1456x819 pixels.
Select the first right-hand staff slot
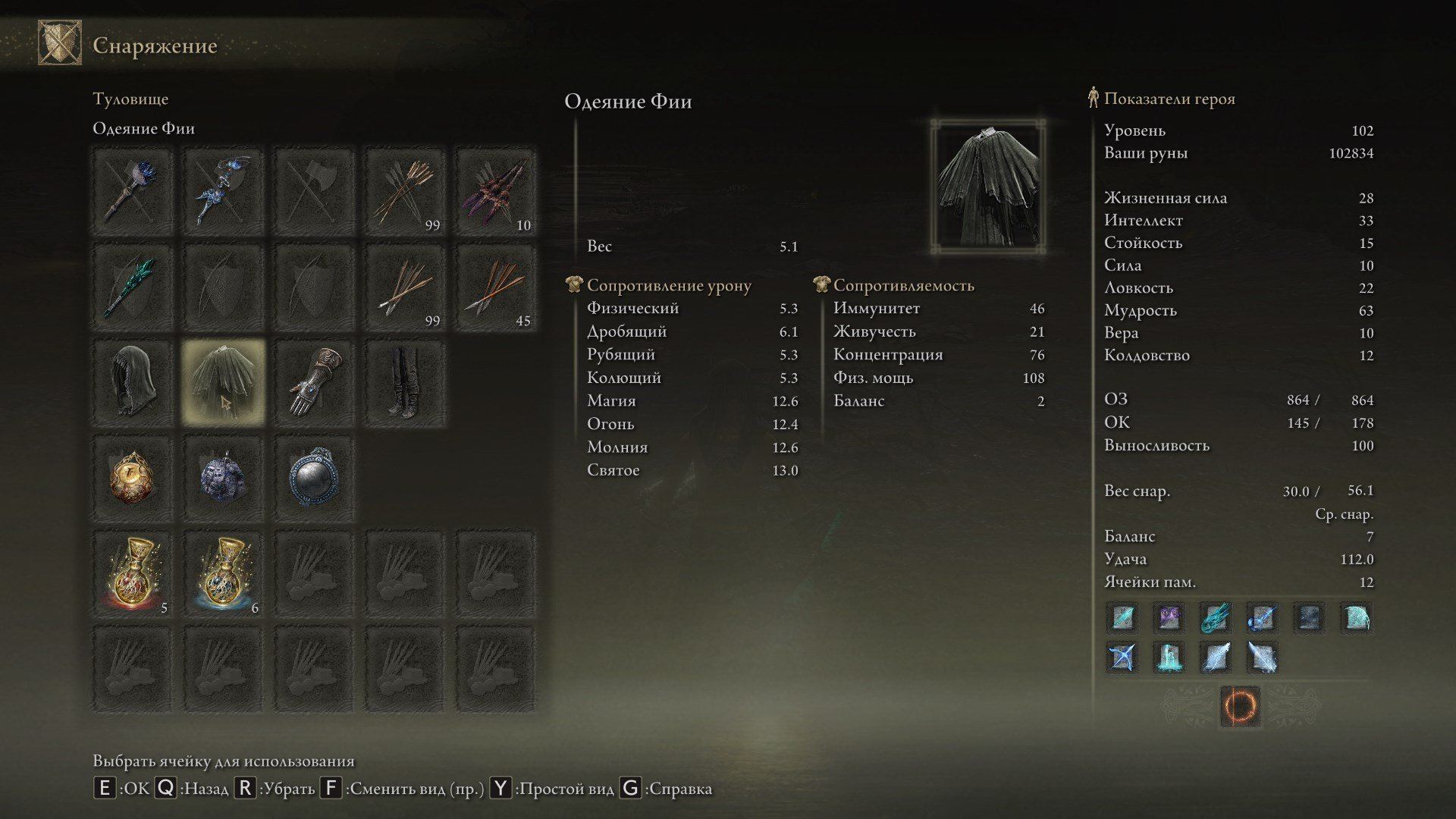(x=133, y=190)
